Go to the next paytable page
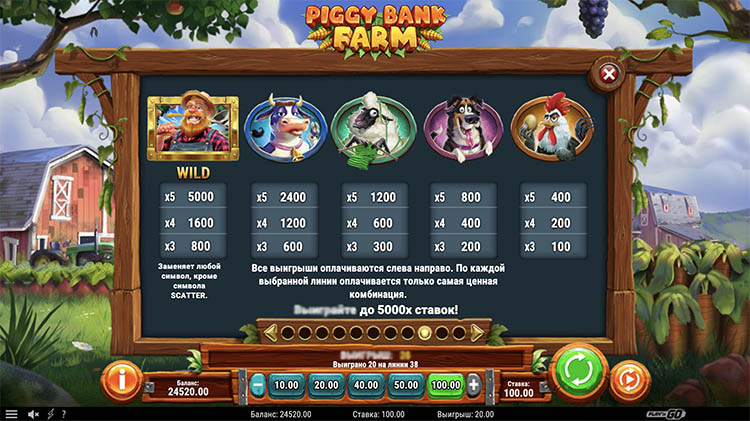 (x=477, y=332)
